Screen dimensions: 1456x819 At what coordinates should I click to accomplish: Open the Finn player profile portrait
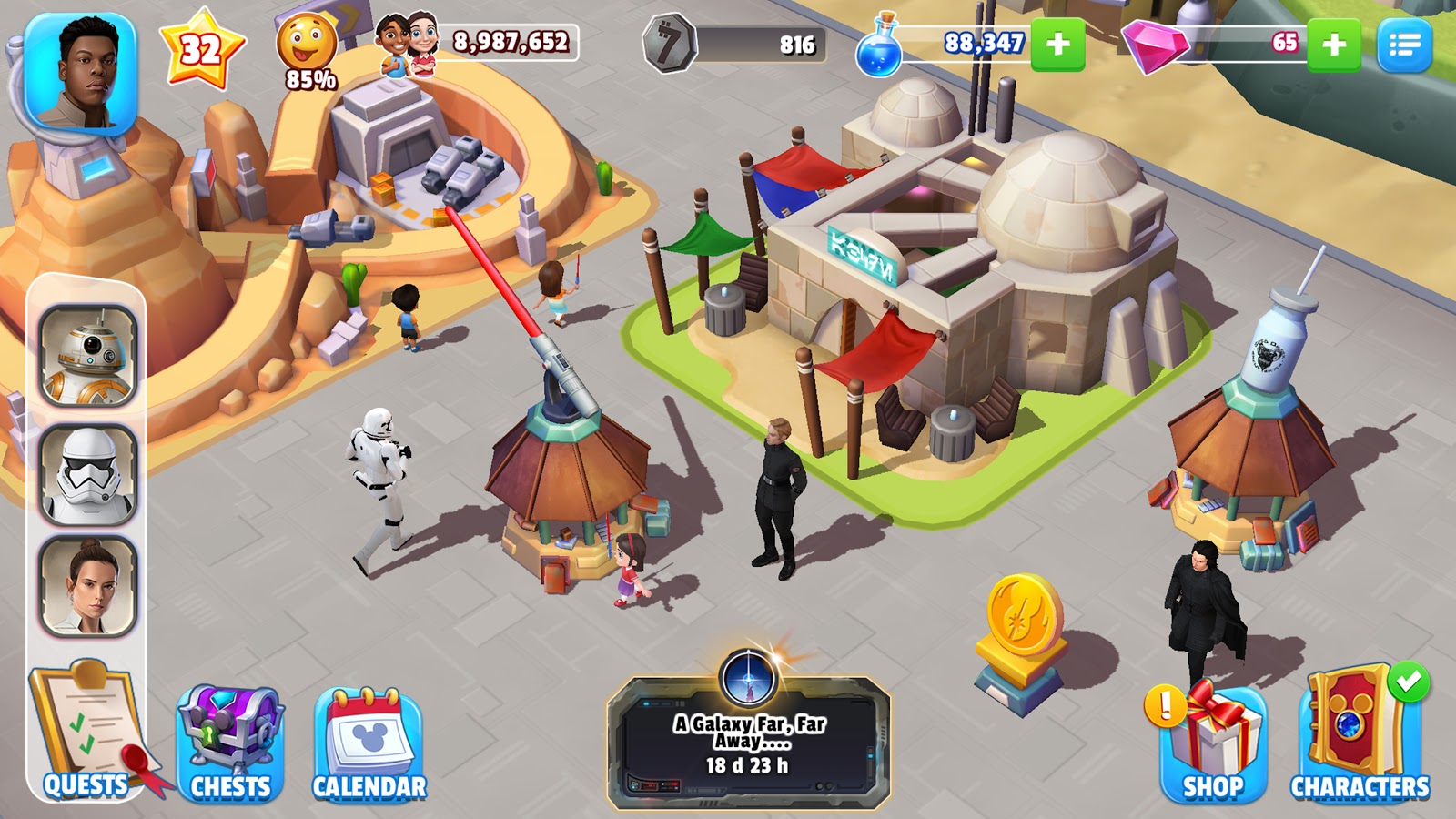point(80,75)
